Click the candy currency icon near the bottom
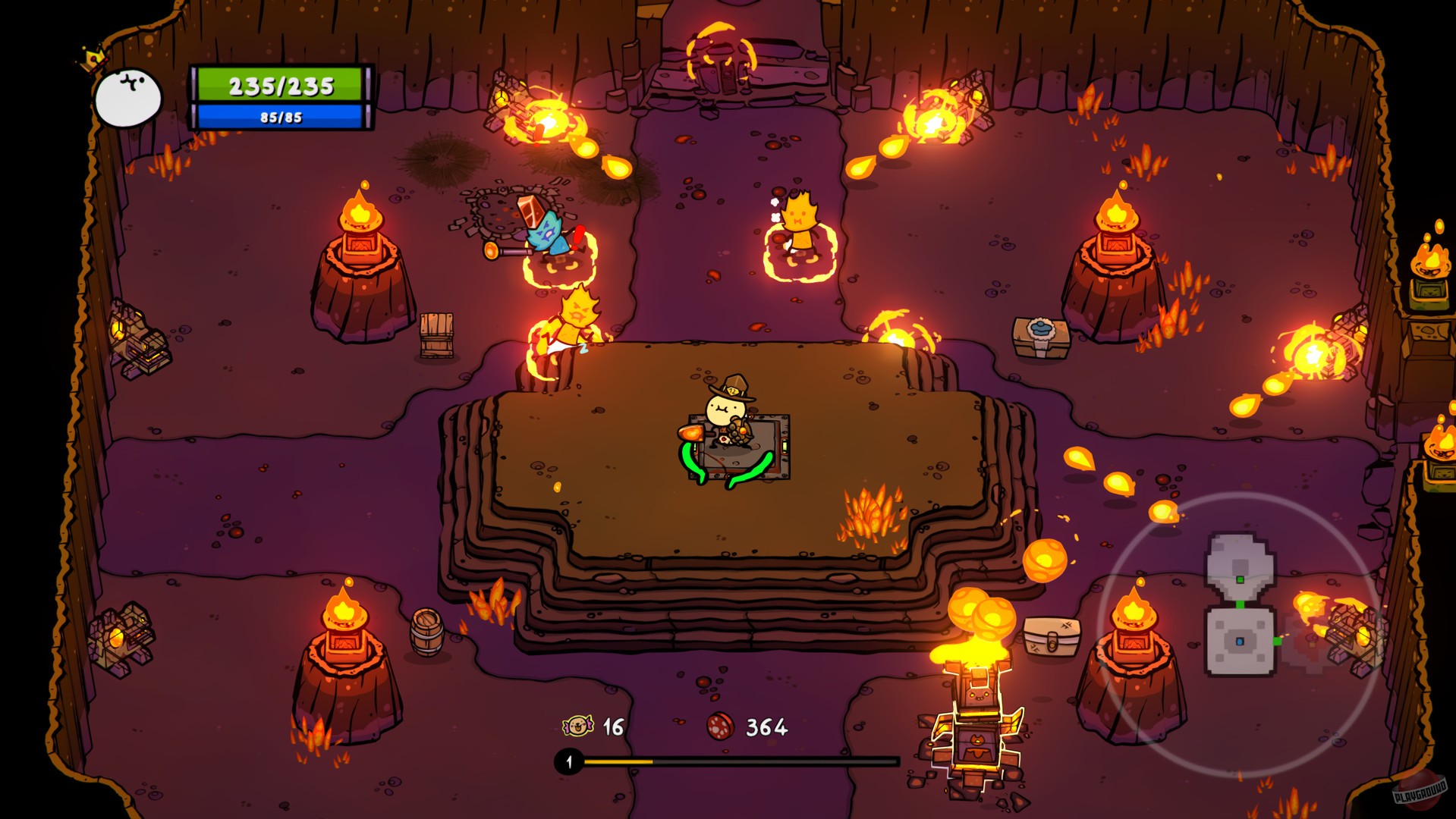This screenshot has width=1456, height=819. pyautogui.click(x=576, y=726)
